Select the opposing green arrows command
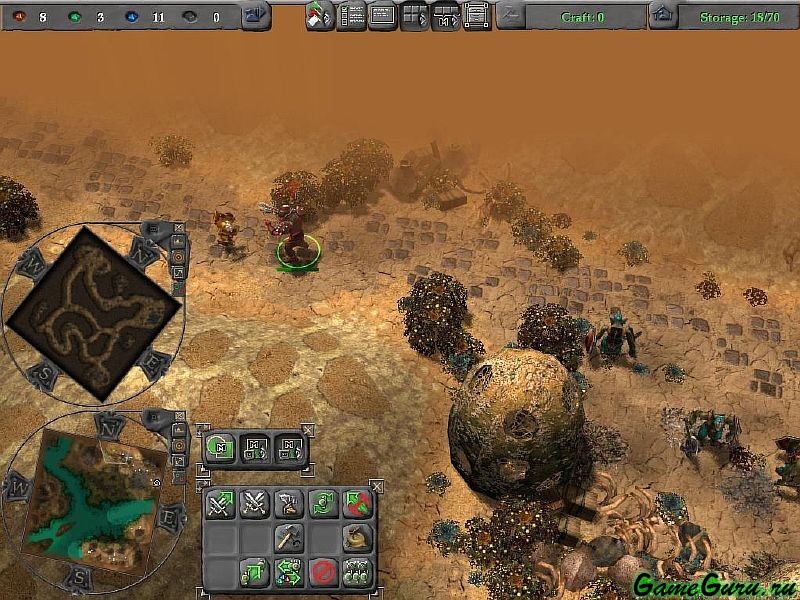This screenshot has width=800, height=600. pos(289,573)
